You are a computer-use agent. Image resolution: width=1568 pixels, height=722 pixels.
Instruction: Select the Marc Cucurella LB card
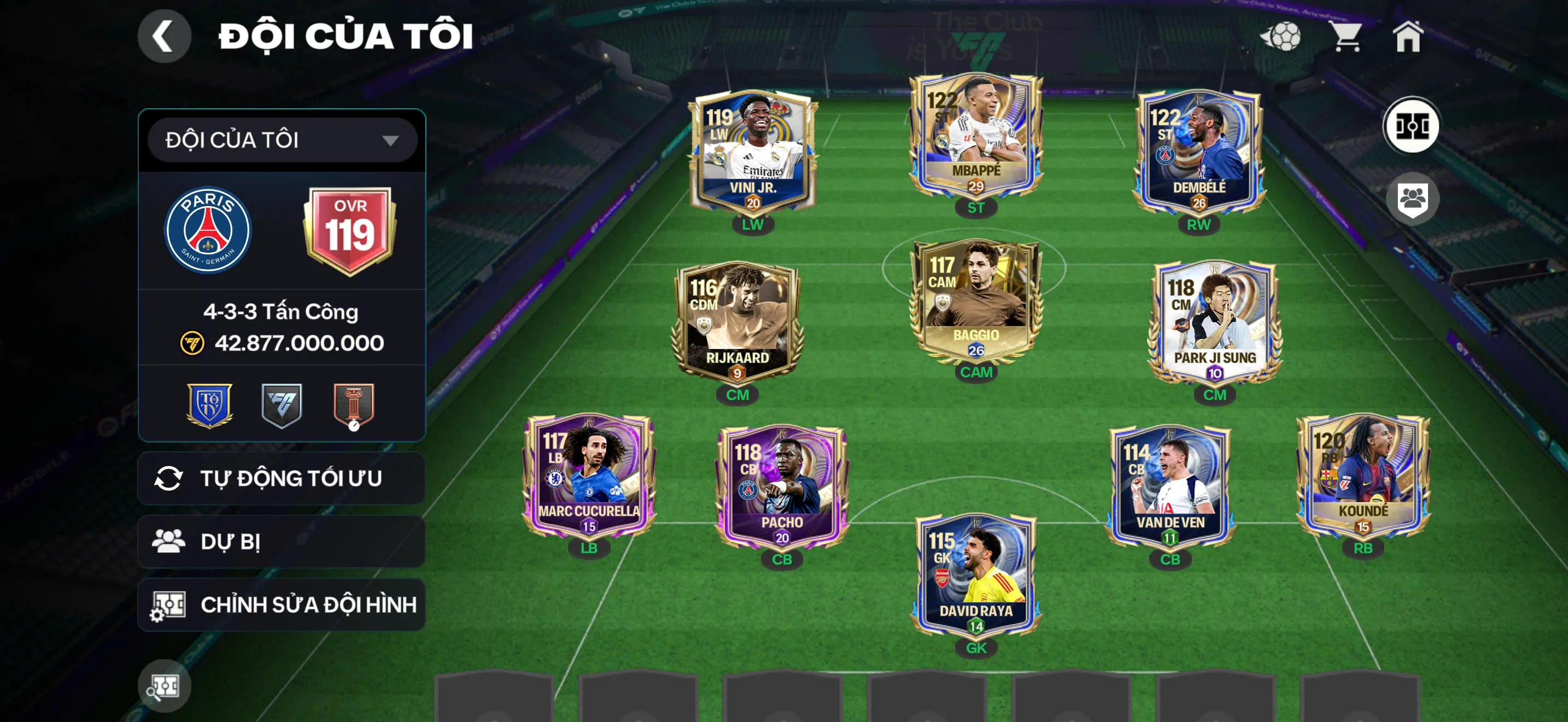589,476
